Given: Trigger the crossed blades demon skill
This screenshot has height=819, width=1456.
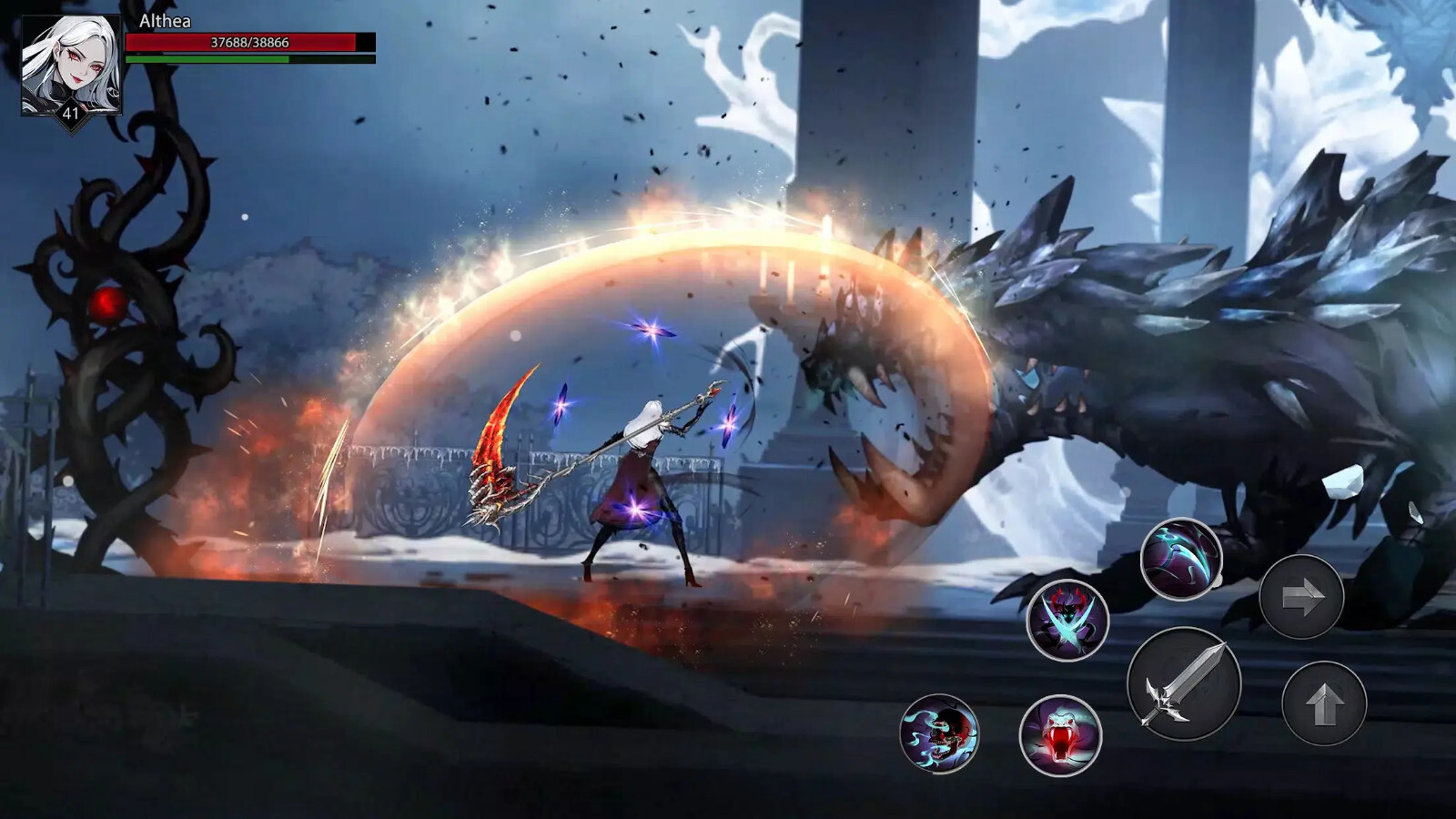Looking at the screenshot, I should pos(1067,621).
